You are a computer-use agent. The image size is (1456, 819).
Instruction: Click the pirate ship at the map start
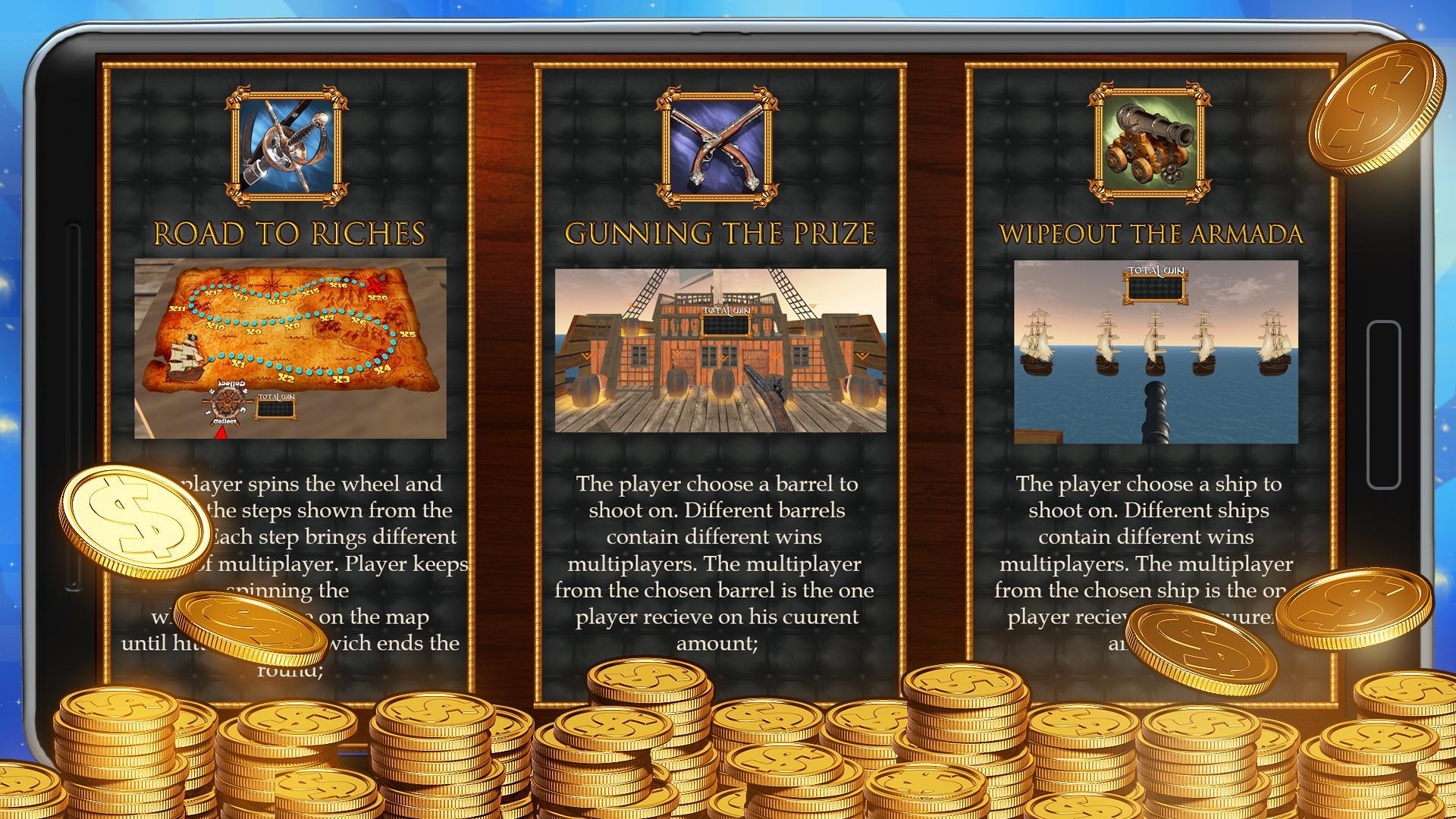185,359
